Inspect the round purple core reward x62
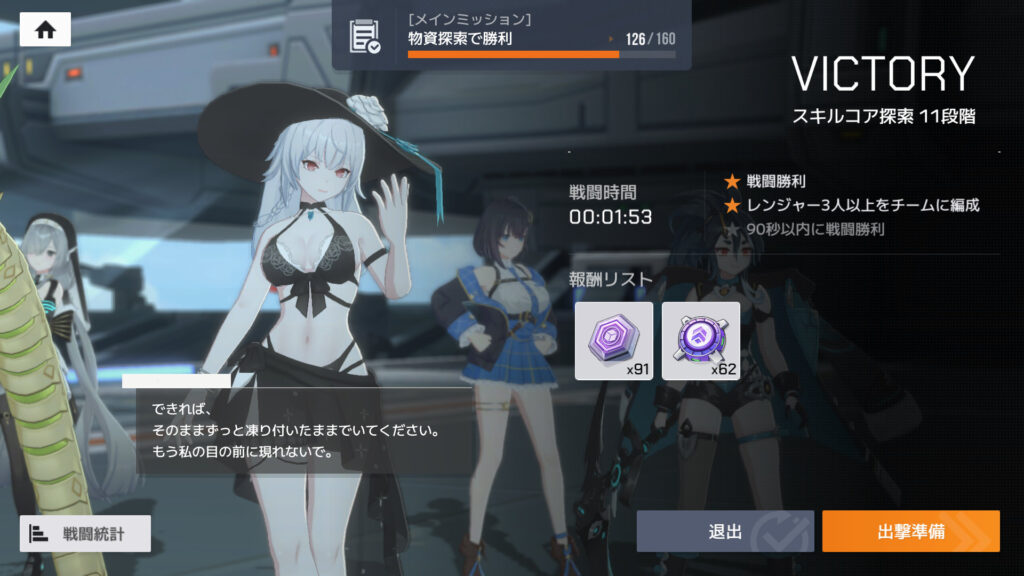The image size is (1024, 576). point(700,341)
